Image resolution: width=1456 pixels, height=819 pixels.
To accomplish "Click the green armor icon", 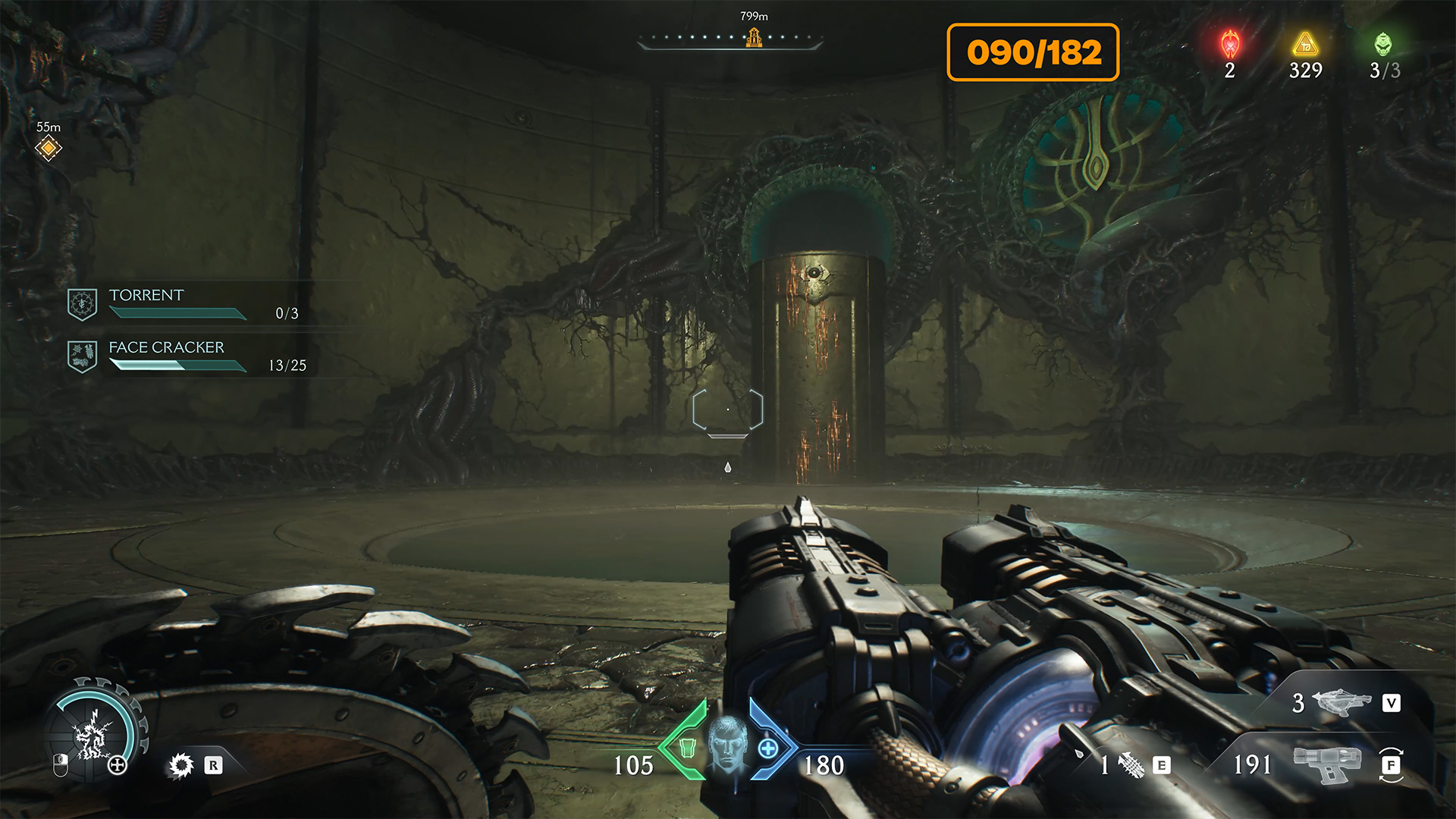I will [687, 748].
